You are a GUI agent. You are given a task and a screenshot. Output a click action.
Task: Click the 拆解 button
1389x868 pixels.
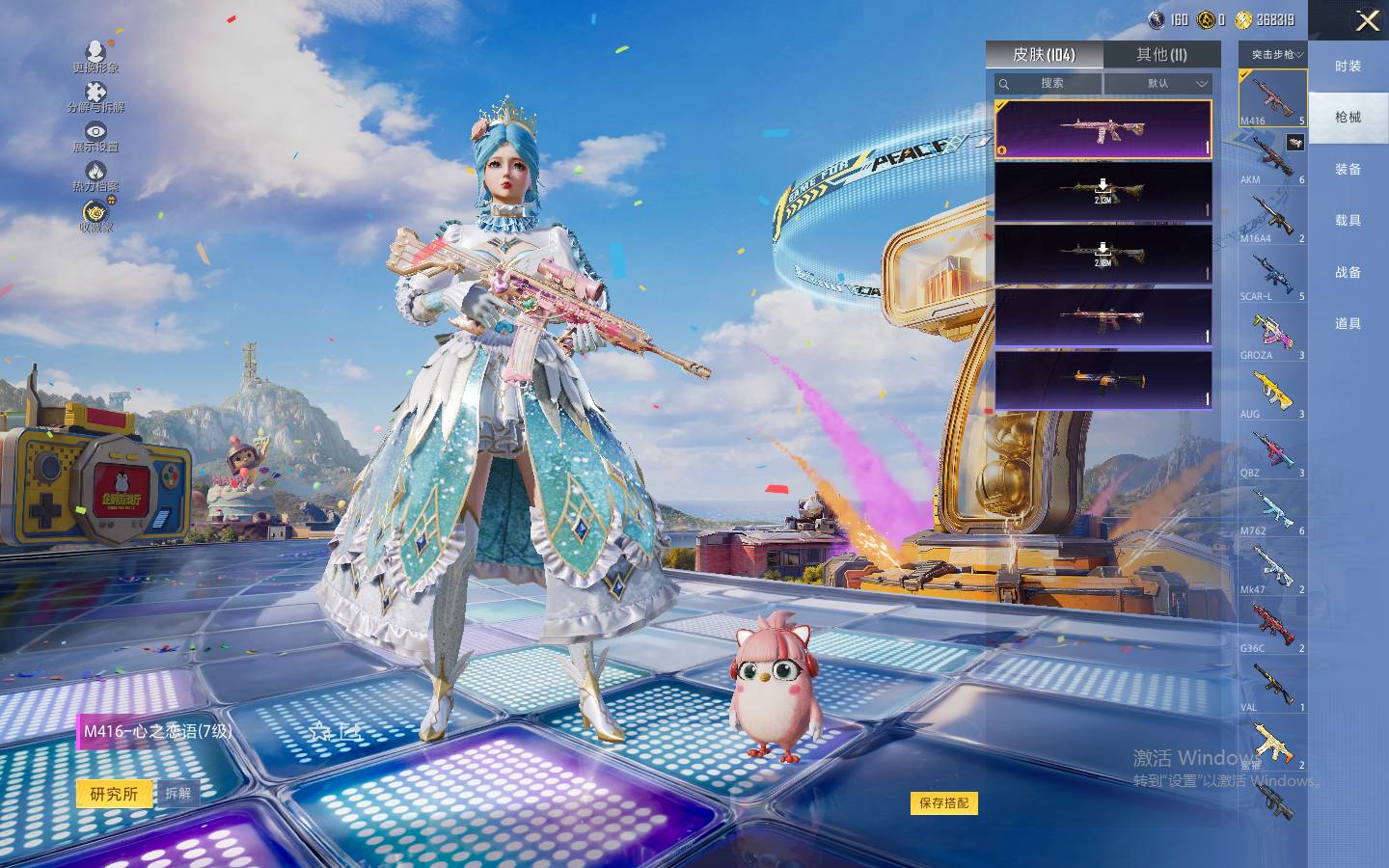point(177,793)
